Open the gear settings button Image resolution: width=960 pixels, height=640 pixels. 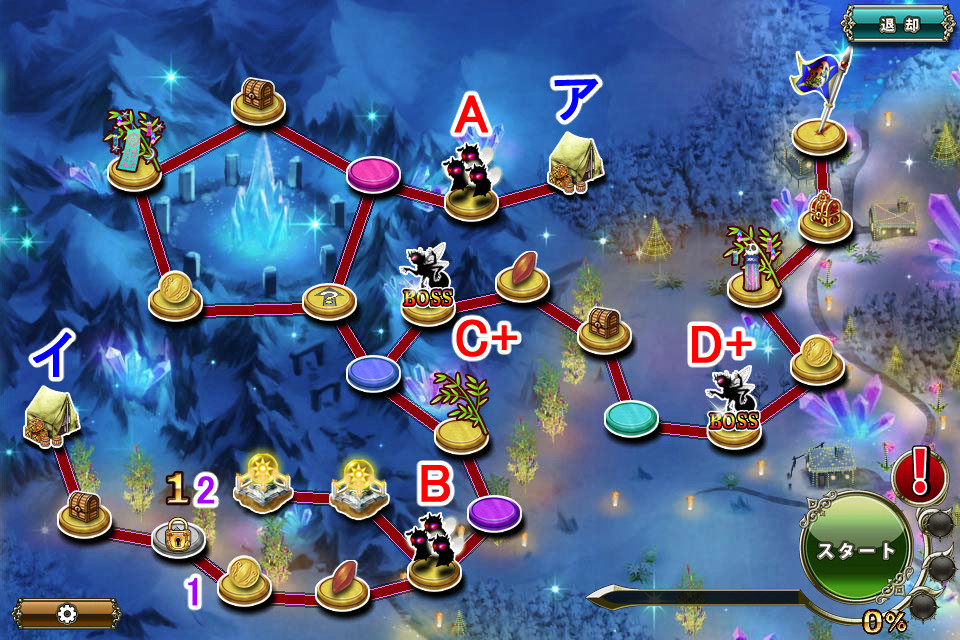pyautogui.click(x=66, y=613)
